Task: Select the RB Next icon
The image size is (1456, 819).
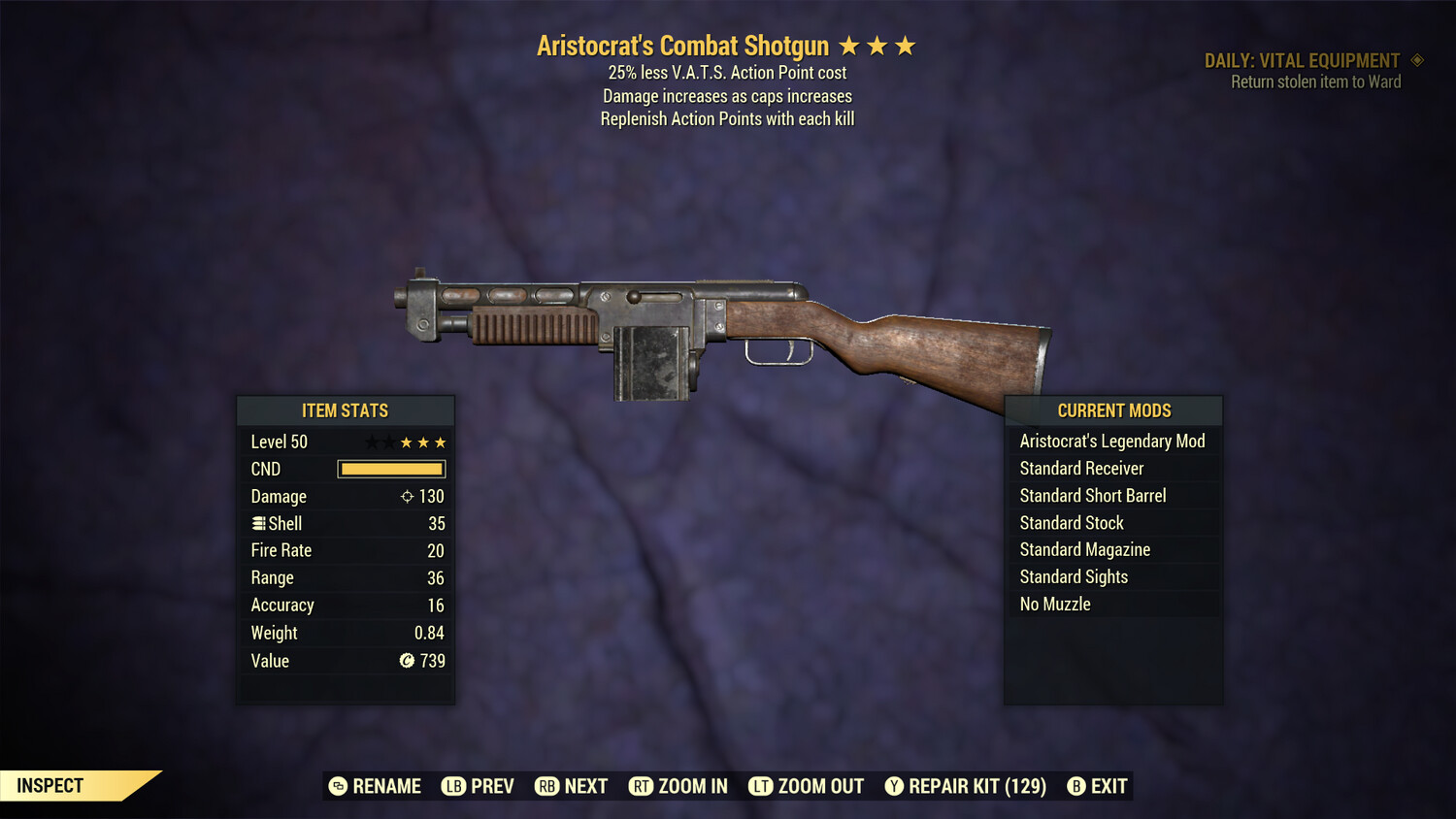Action: pos(547,786)
